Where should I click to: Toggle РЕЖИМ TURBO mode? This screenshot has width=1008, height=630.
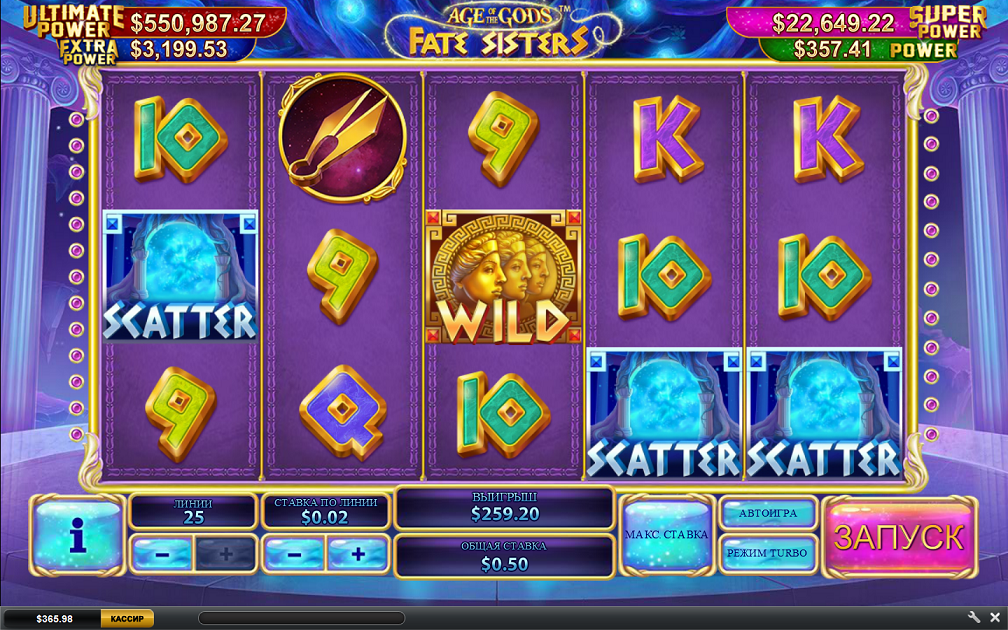pyautogui.click(x=768, y=552)
